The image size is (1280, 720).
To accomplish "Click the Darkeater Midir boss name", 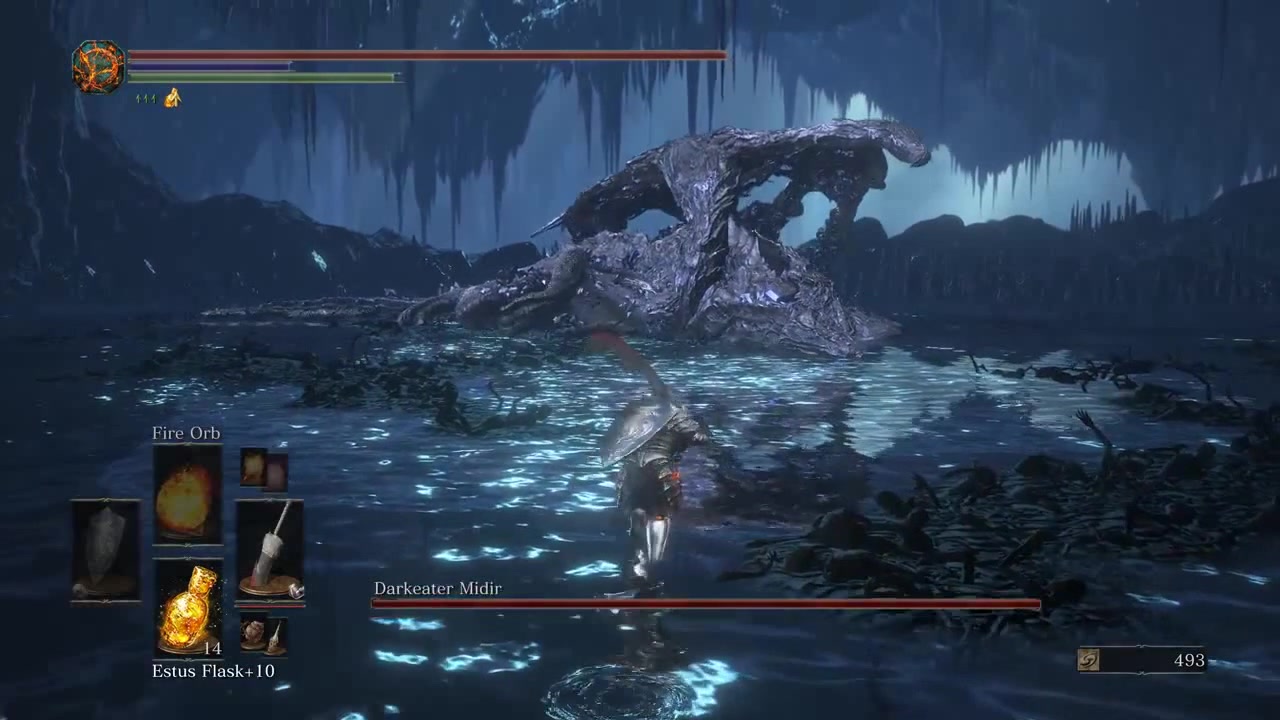I will click(437, 588).
